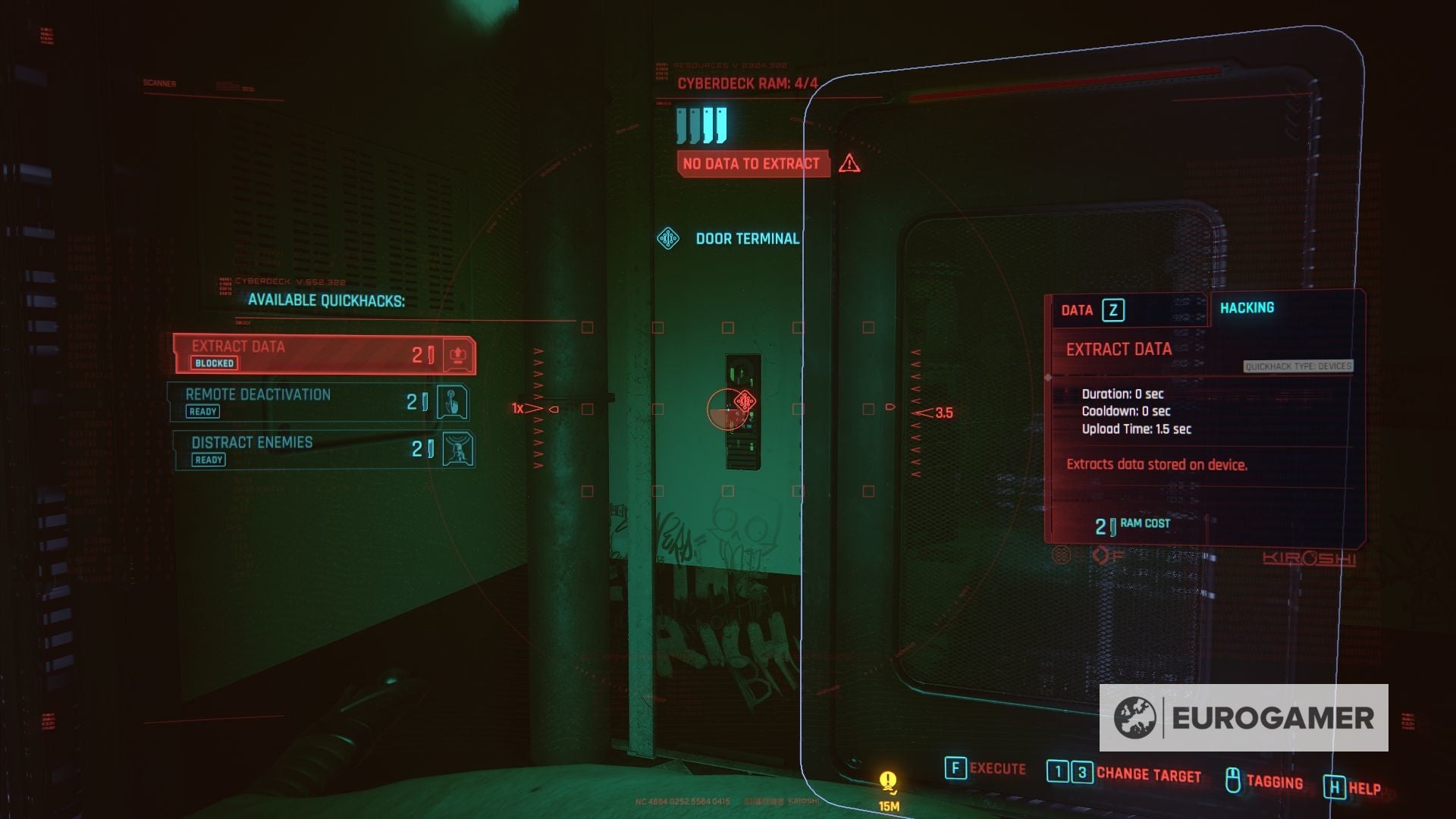Toggle the Ready indicator on Remote Deactivation
The image size is (1456, 819).
tap(202, 411)
